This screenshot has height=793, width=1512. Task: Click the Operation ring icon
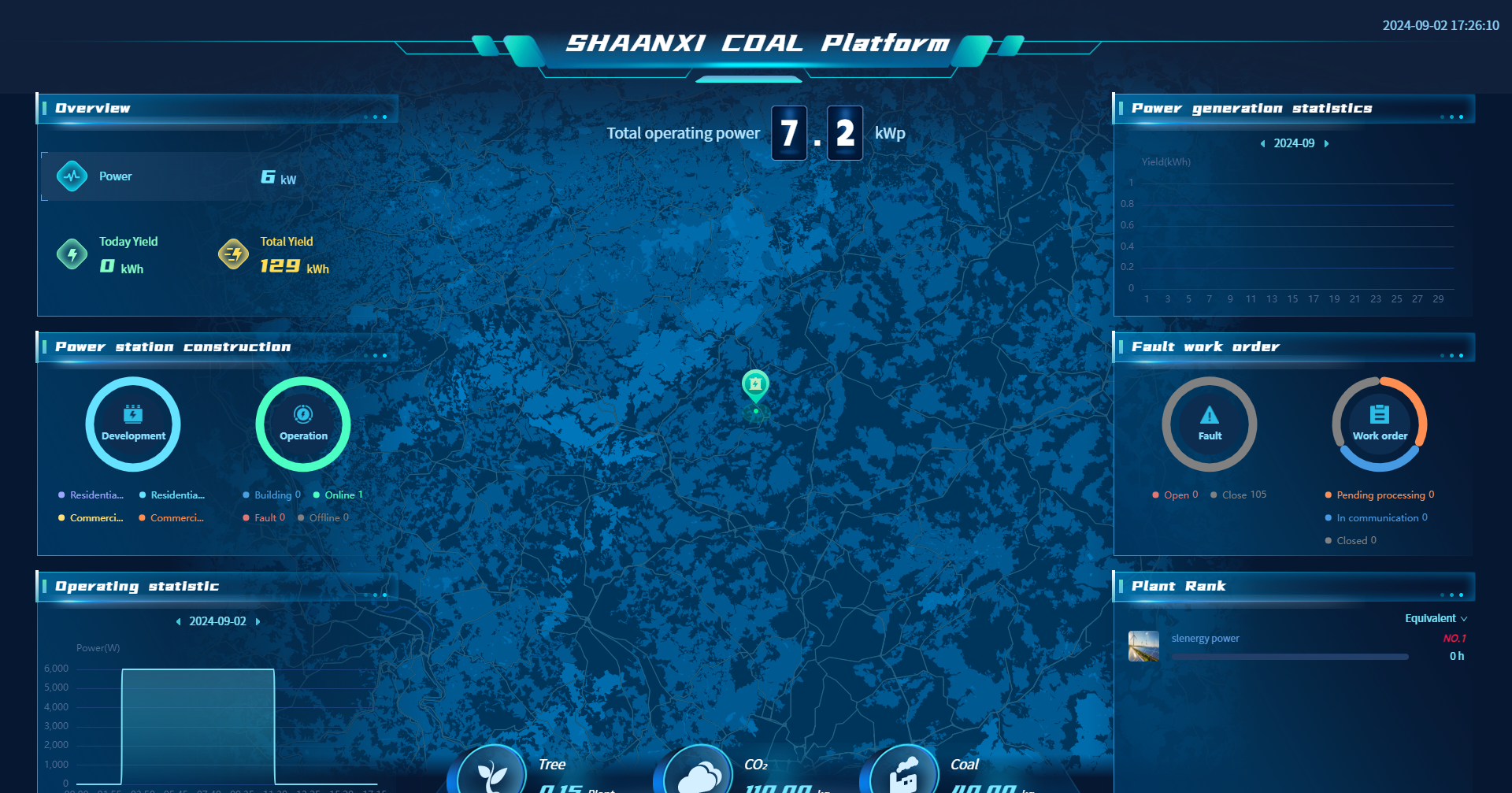tap(303, 424)
